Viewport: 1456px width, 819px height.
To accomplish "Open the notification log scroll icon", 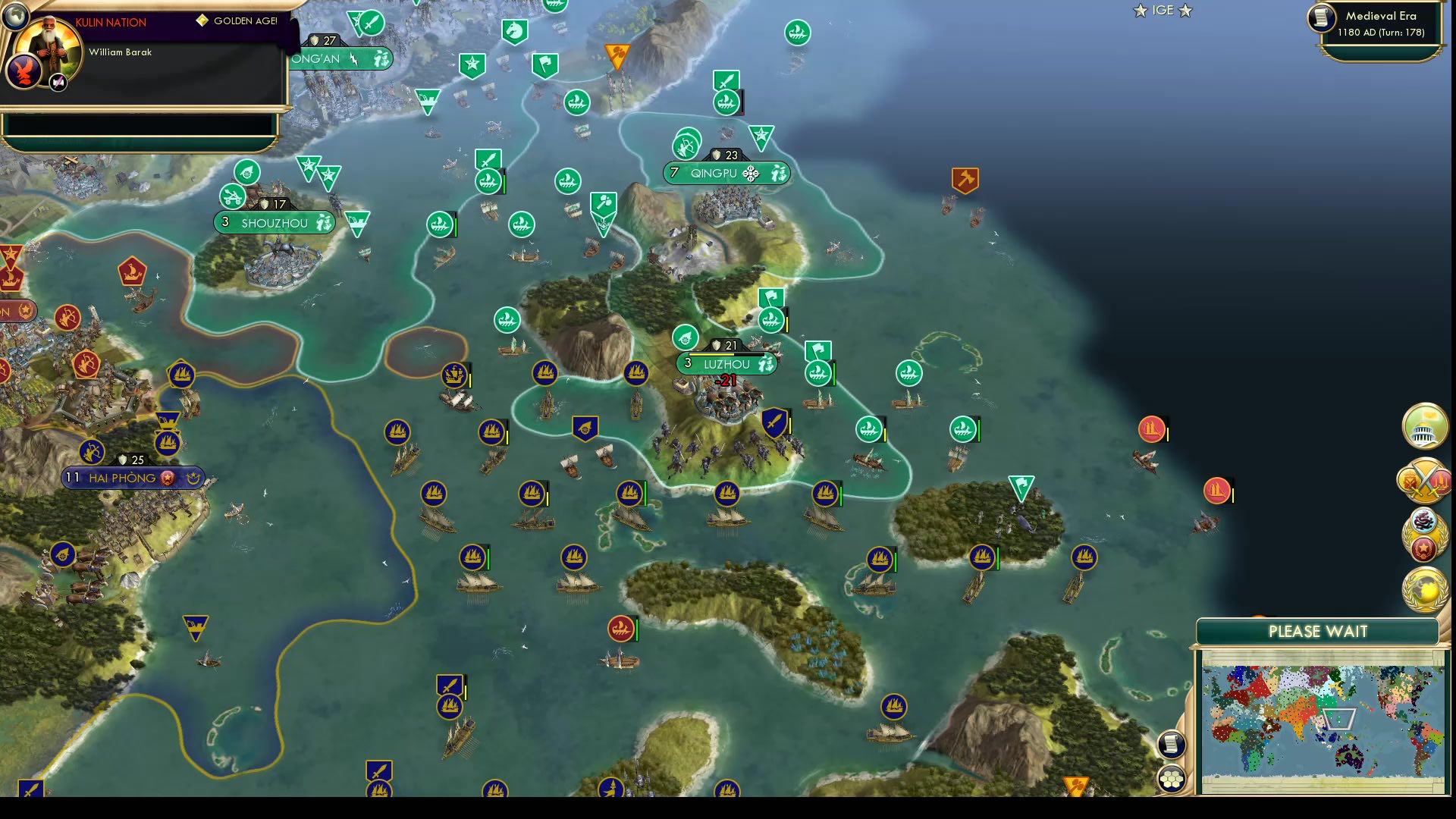I will tap(1172, 744).
